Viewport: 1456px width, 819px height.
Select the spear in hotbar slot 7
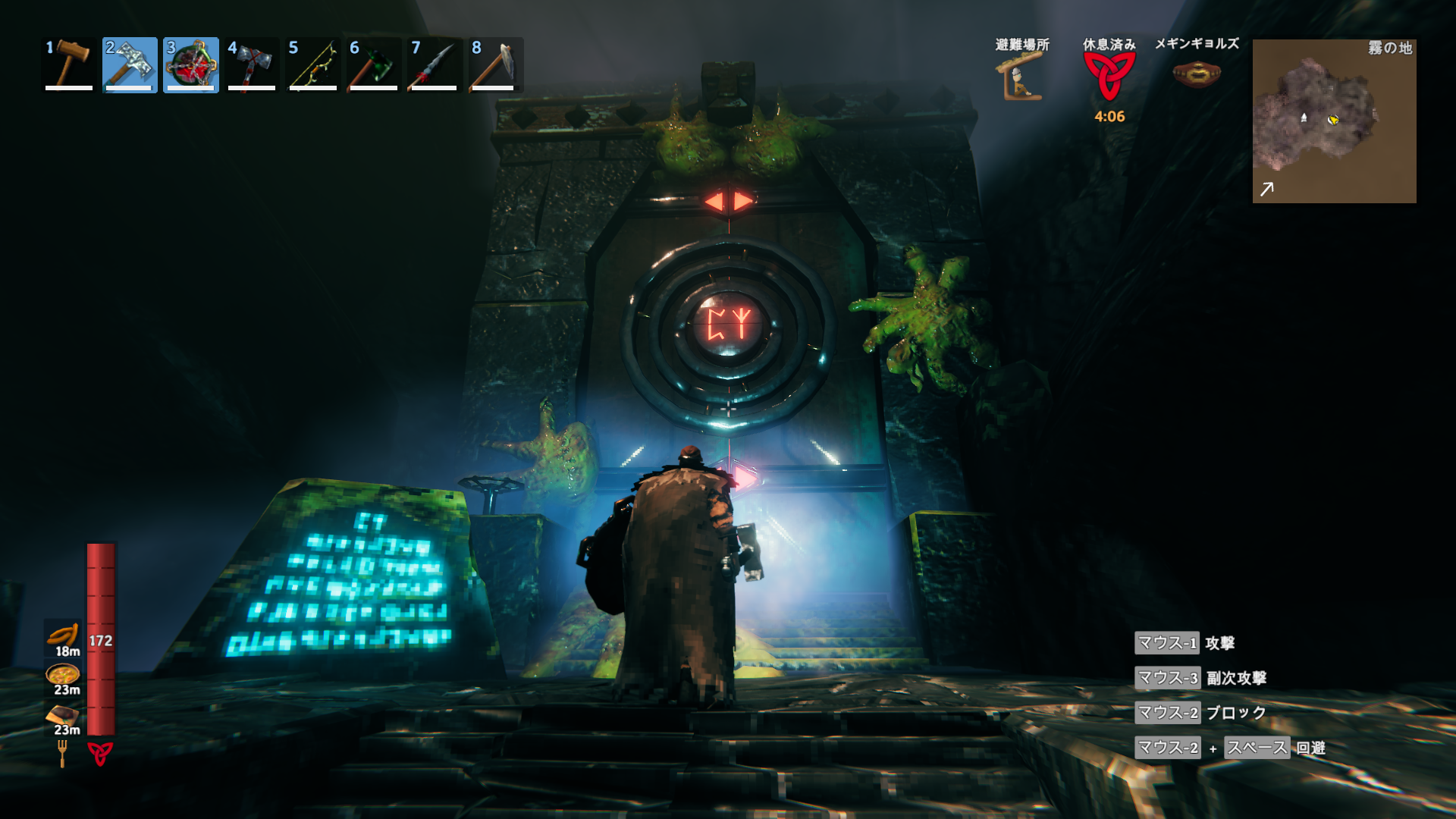434,64
